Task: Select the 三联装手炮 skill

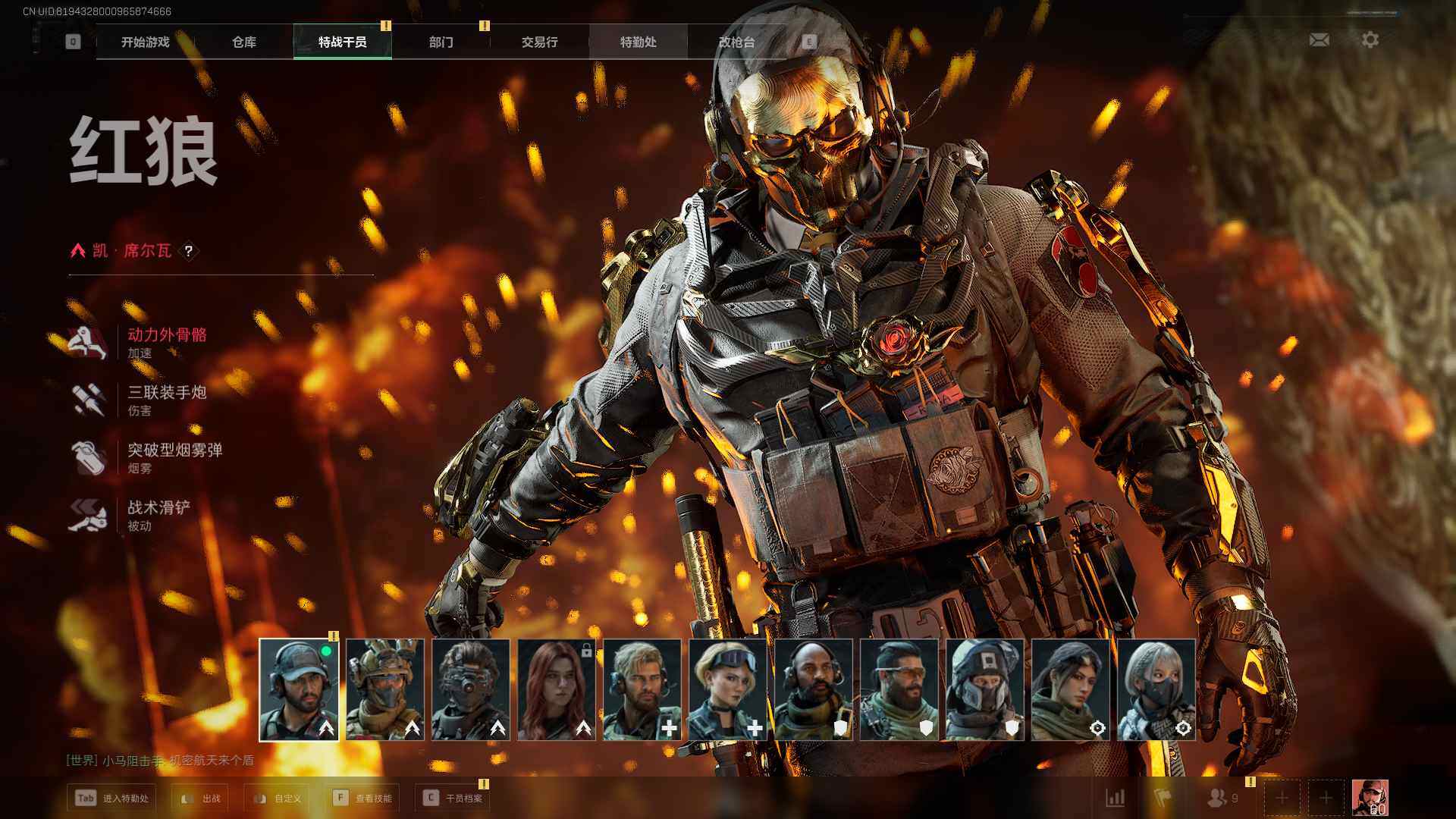Action: point(167,392)
